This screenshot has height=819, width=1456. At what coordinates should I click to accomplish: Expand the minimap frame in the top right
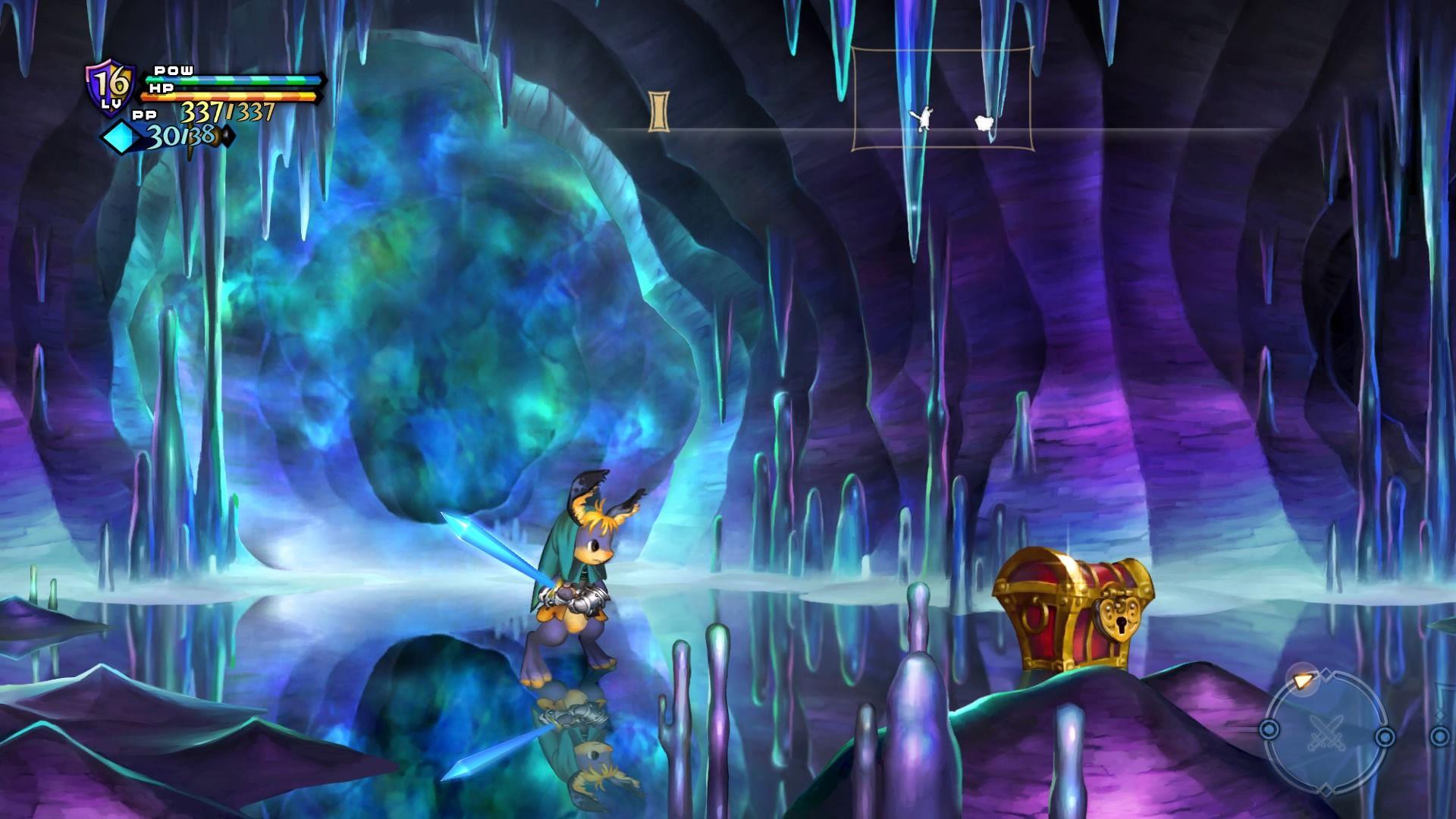click(x=943, y=99)
